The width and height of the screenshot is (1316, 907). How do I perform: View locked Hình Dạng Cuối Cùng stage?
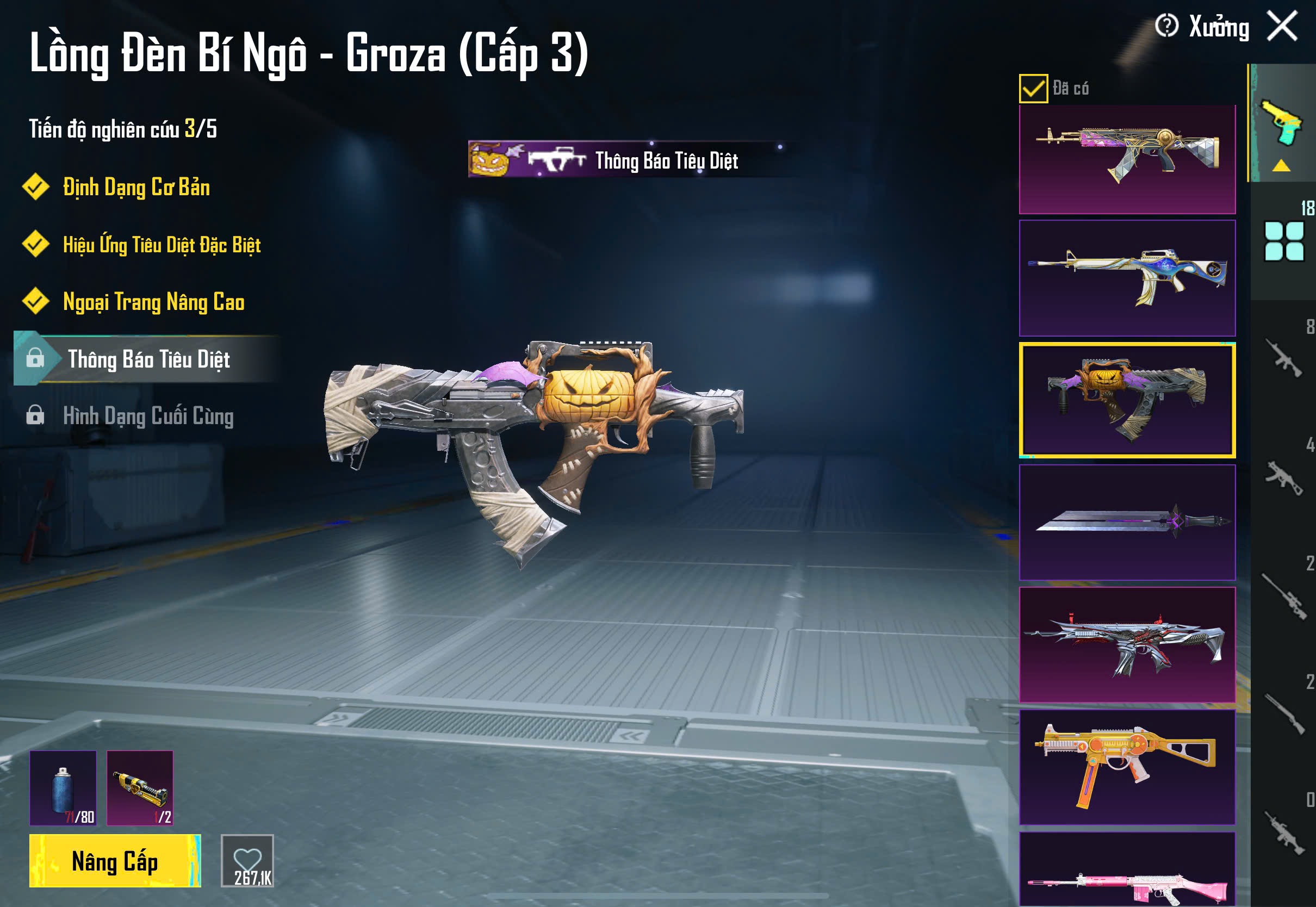coord(148,416)
